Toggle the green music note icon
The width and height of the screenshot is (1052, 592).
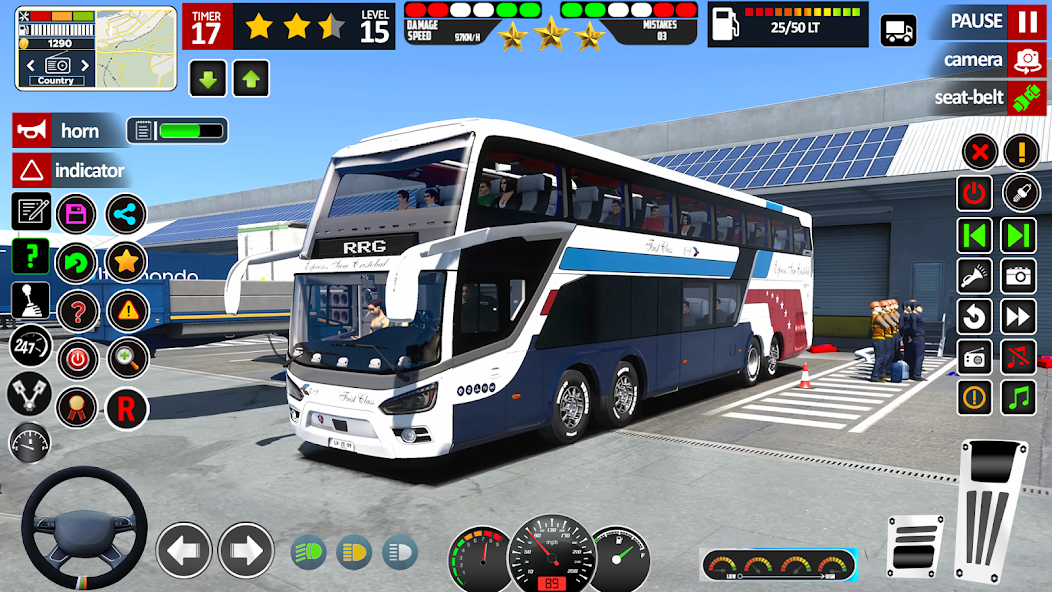[x=1019, y=398]
